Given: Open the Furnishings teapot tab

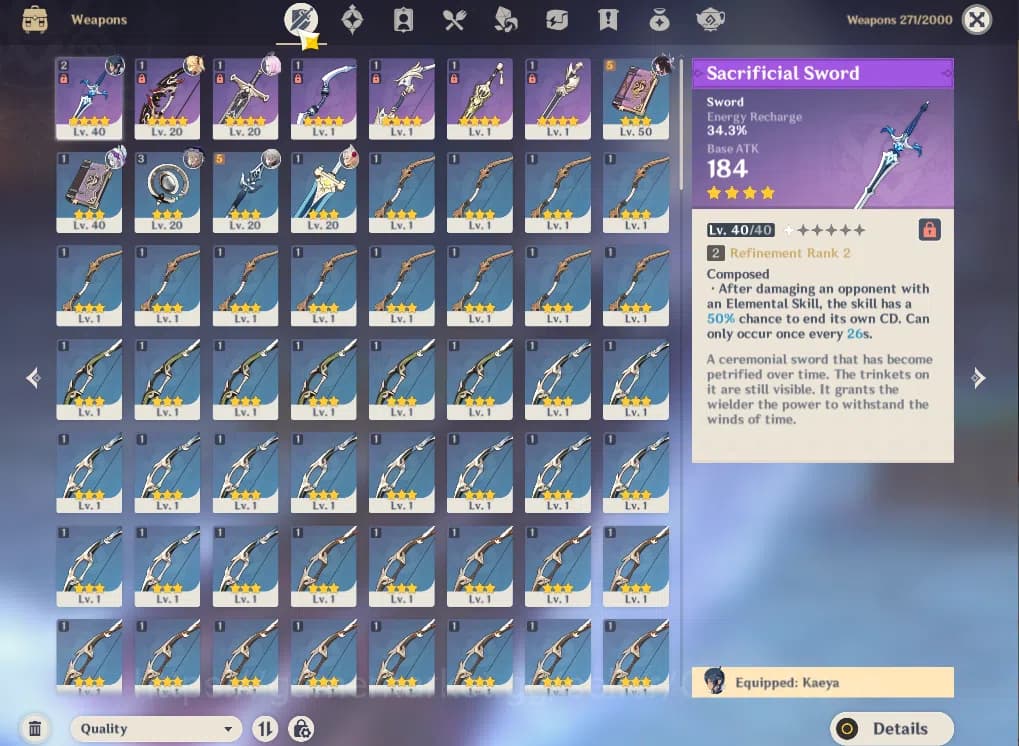Looking at the screenshot, I should [x=710, y=19].
